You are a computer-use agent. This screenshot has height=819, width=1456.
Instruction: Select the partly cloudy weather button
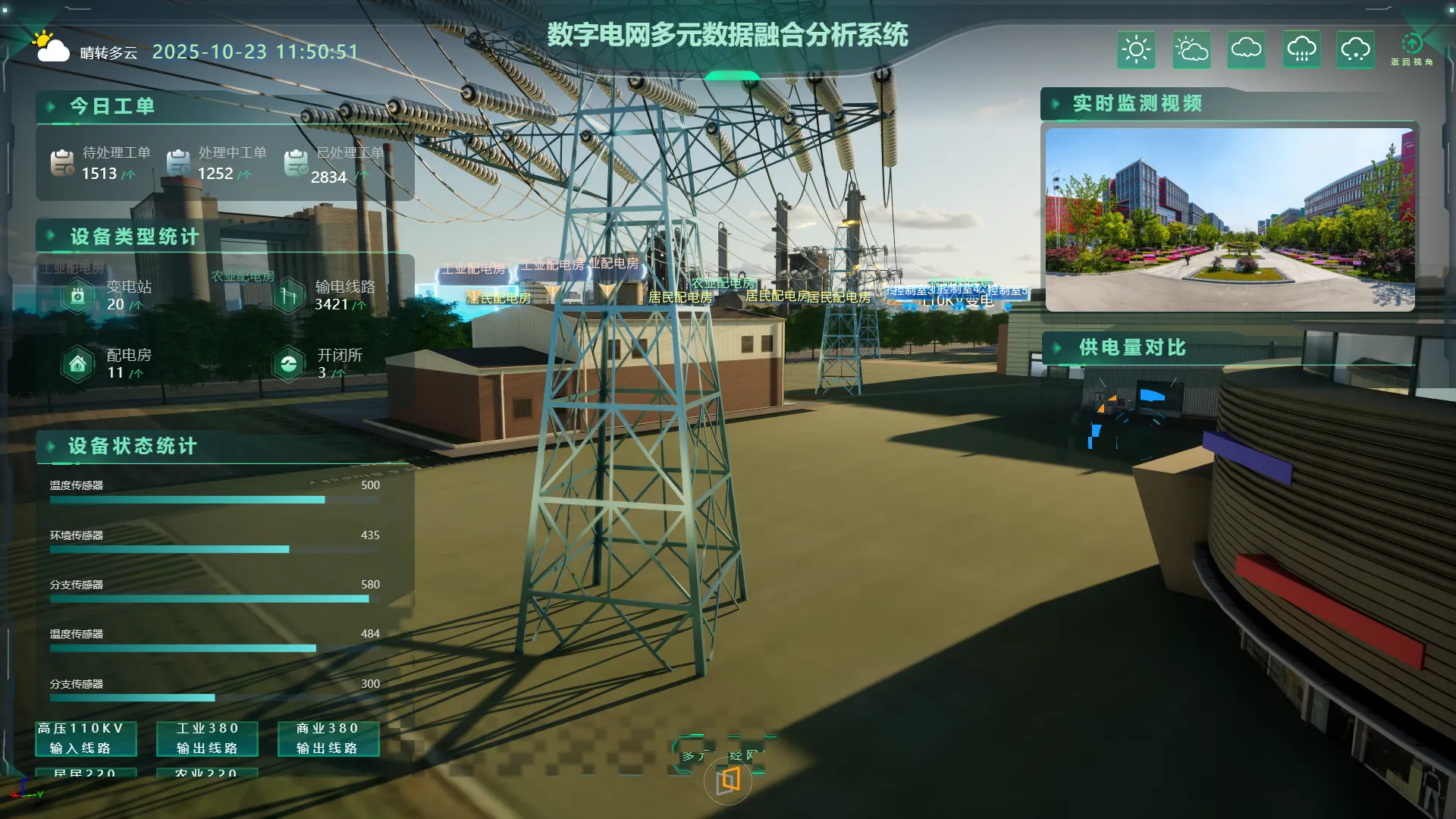tap(1191, 50)
